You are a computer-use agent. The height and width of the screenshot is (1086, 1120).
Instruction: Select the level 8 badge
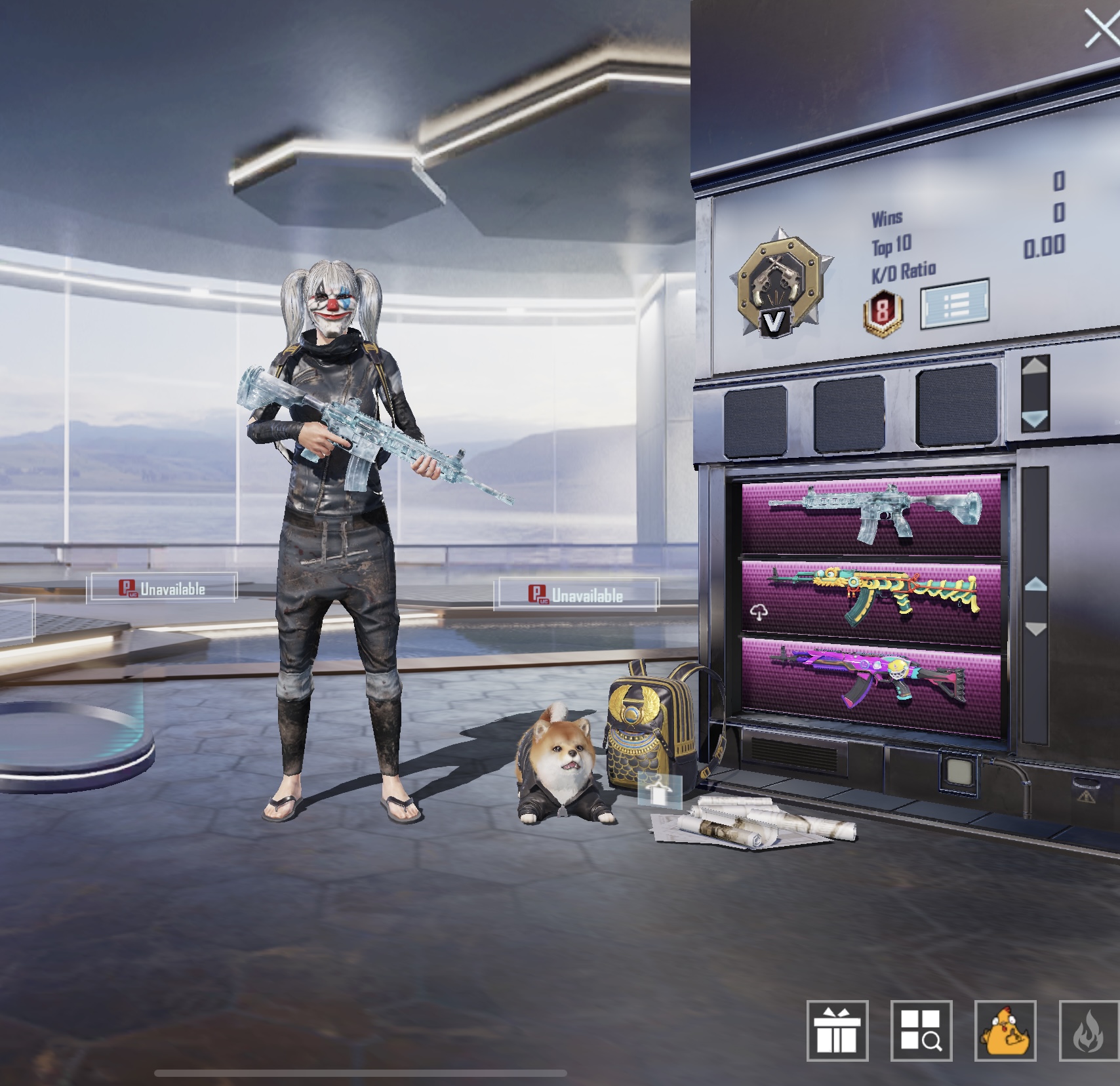[x=883, y=312]
